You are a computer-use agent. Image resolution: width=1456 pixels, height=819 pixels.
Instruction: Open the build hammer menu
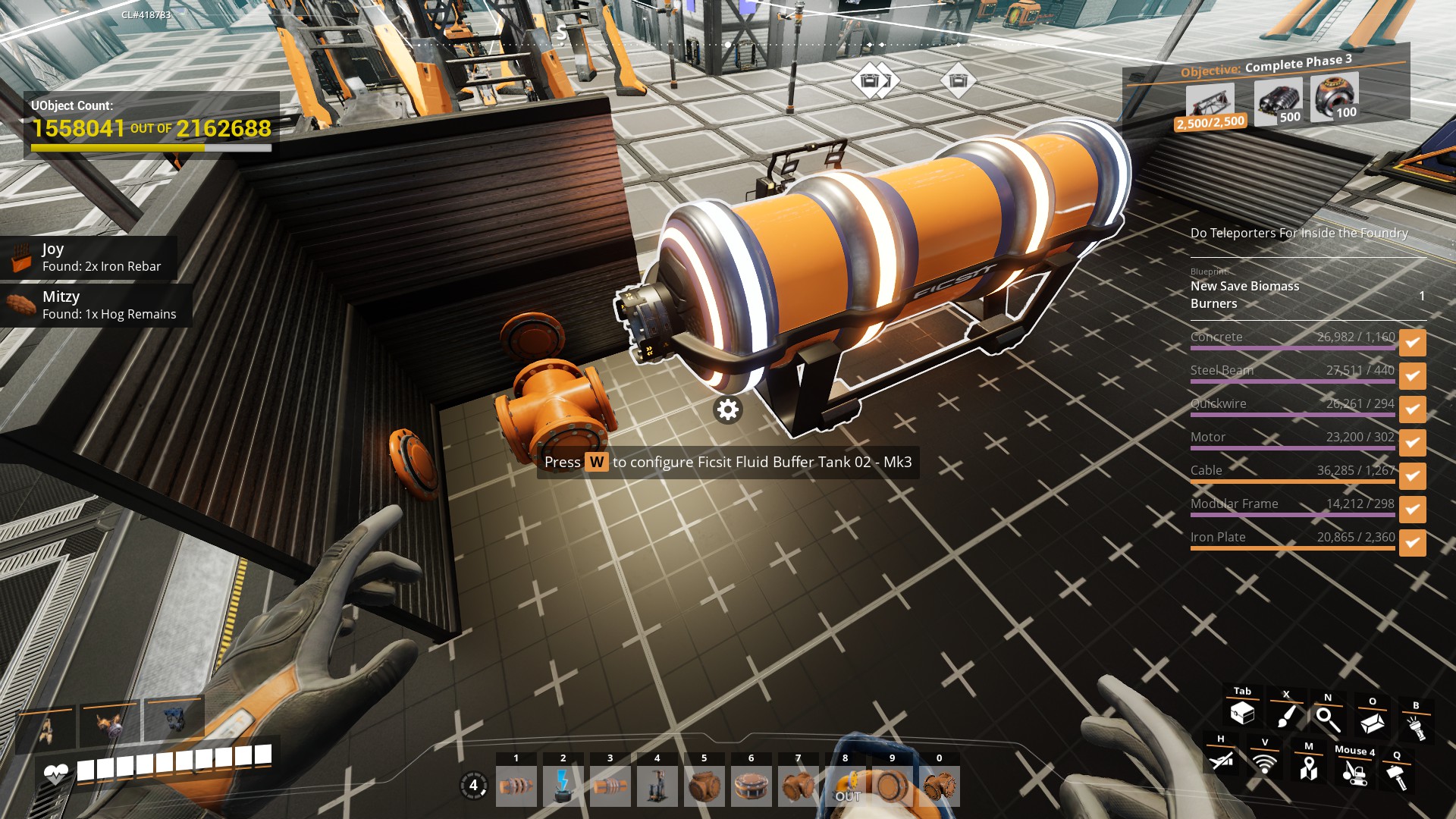pos(1397,776)
